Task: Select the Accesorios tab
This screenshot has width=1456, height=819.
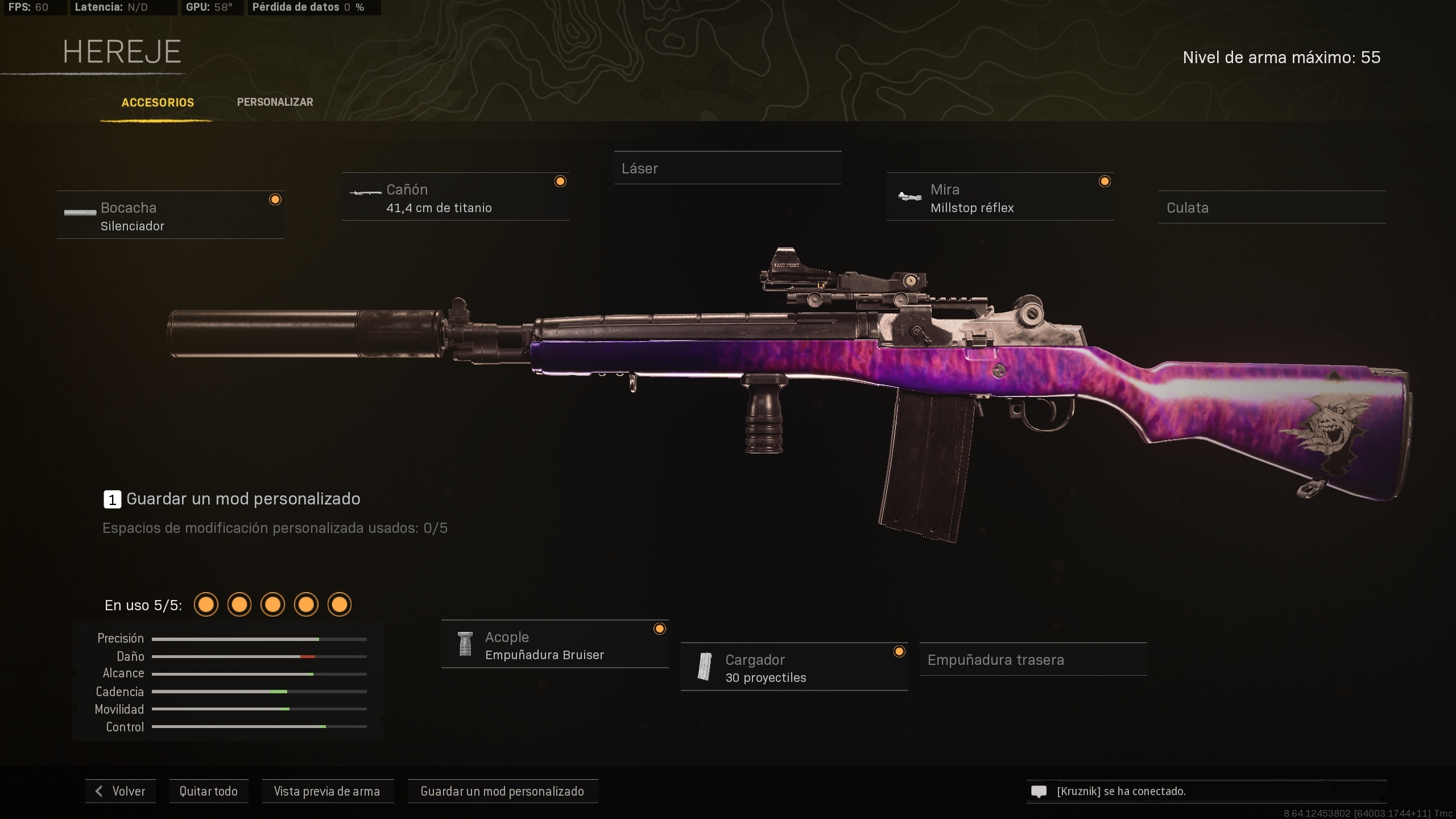Action: (x=157, y=102)
